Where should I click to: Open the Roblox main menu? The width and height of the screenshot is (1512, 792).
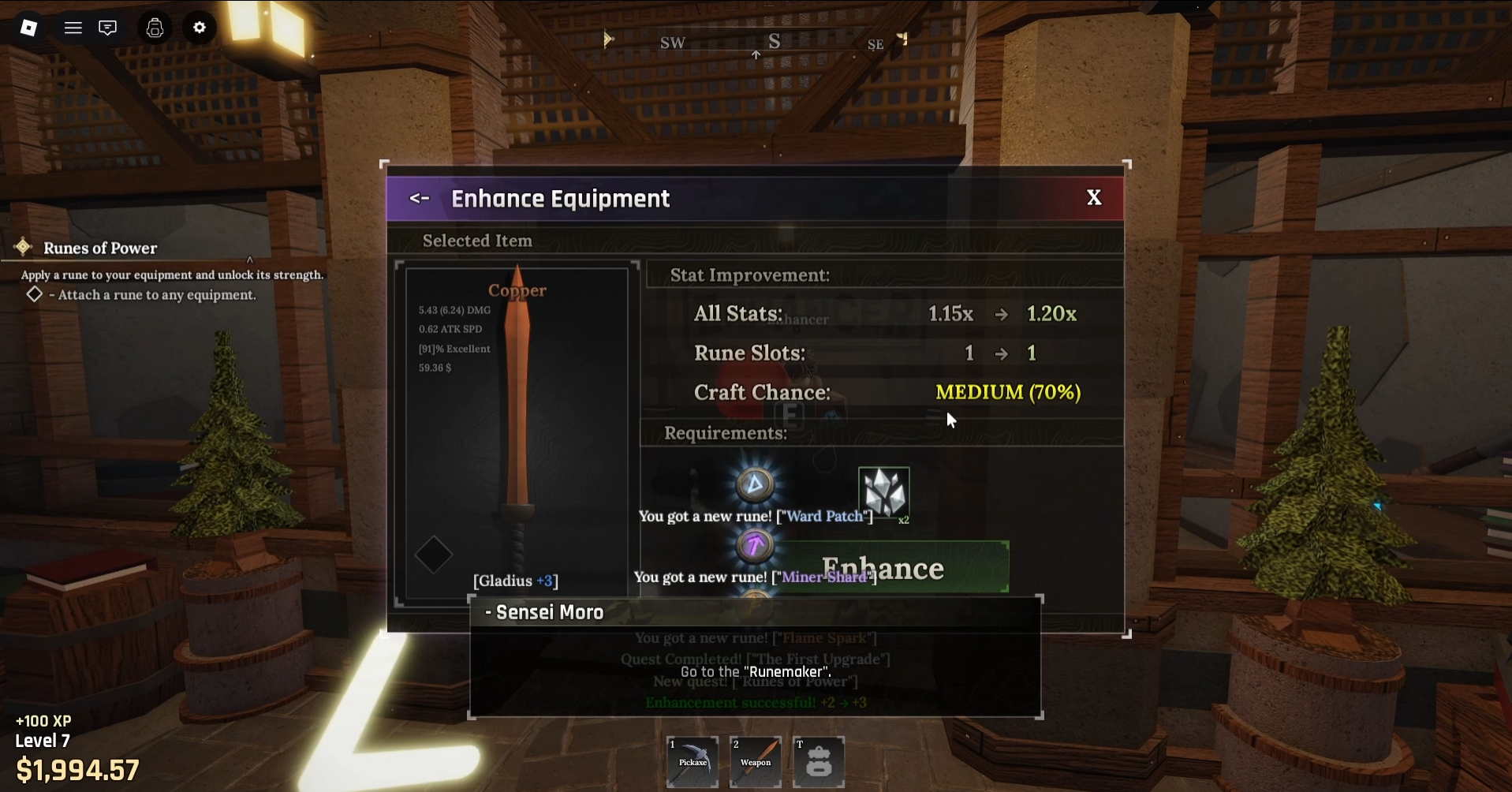[x=28, y=28]
